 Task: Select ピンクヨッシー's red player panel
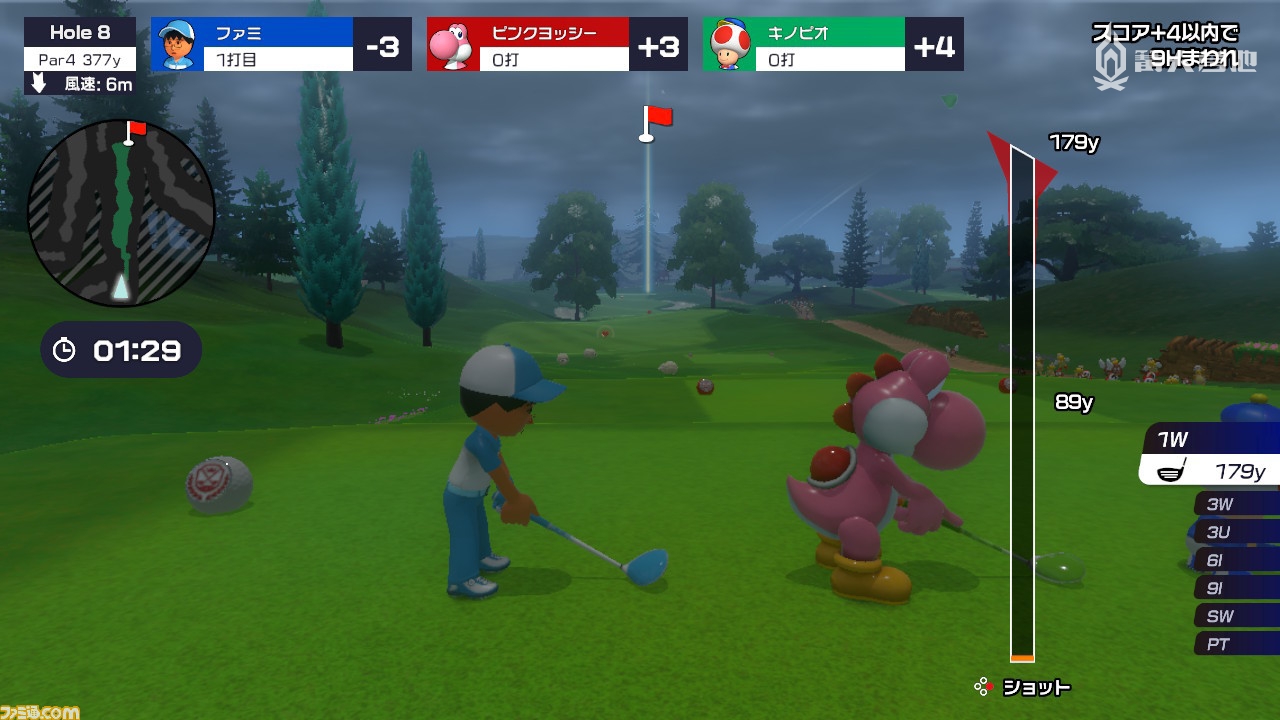click(557, 45)
